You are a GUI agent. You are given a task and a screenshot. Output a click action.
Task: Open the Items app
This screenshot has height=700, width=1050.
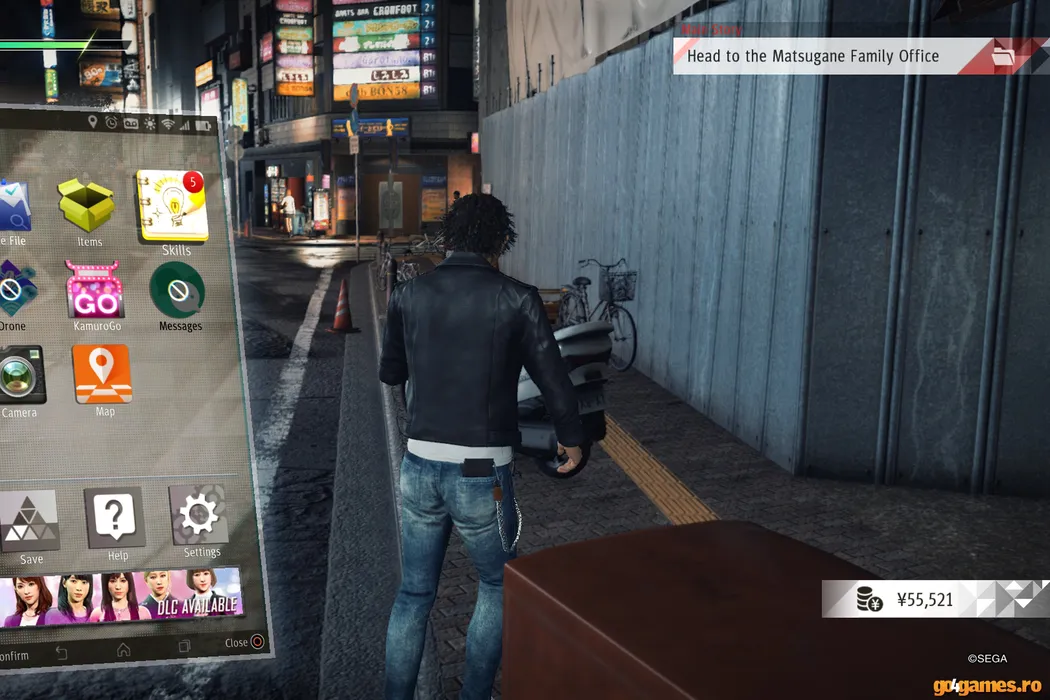[87, 206]
